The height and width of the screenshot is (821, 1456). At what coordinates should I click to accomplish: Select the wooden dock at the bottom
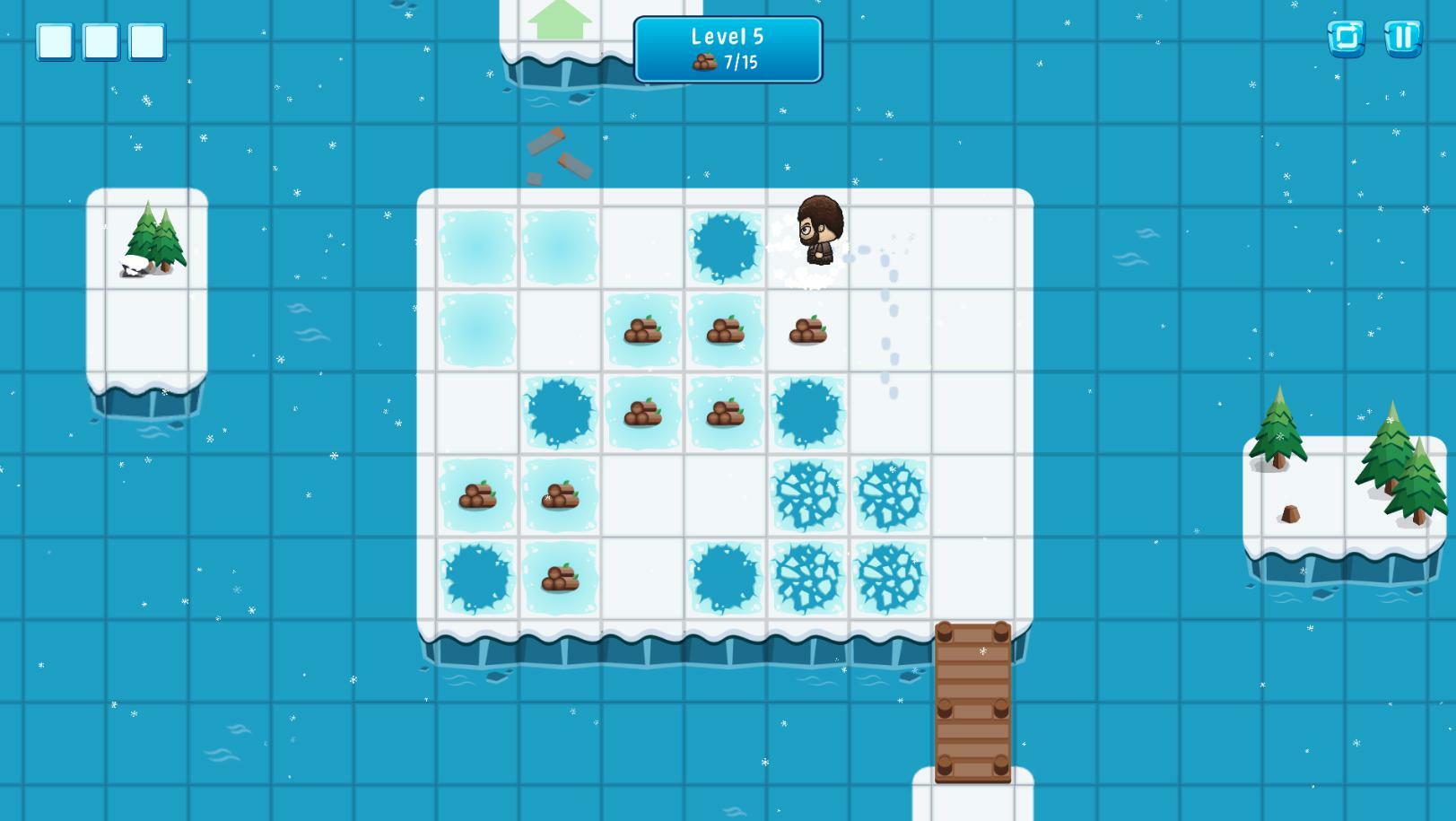point(975,700)
